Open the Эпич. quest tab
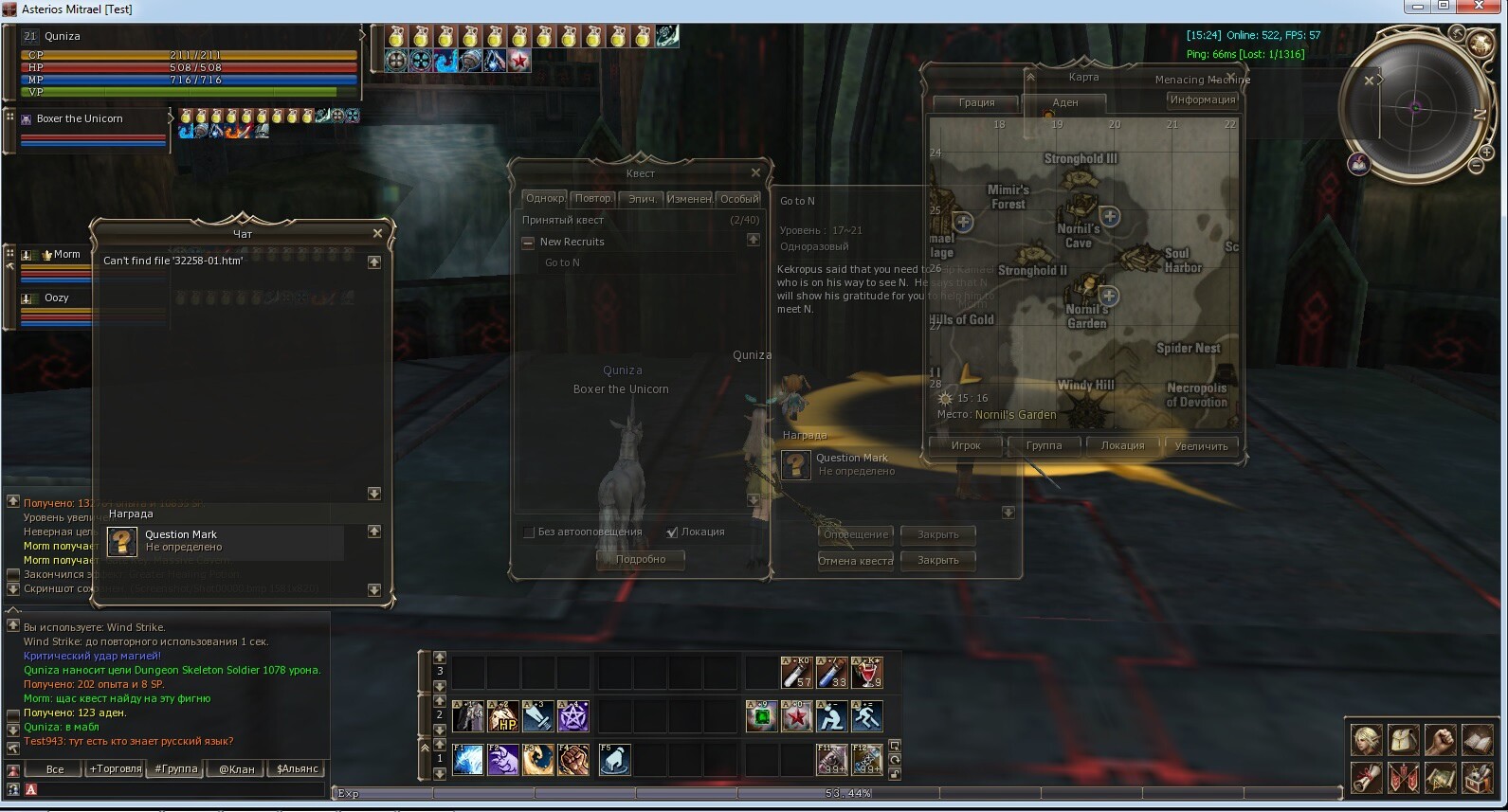Screen dimensions: 1508x812 642,198
